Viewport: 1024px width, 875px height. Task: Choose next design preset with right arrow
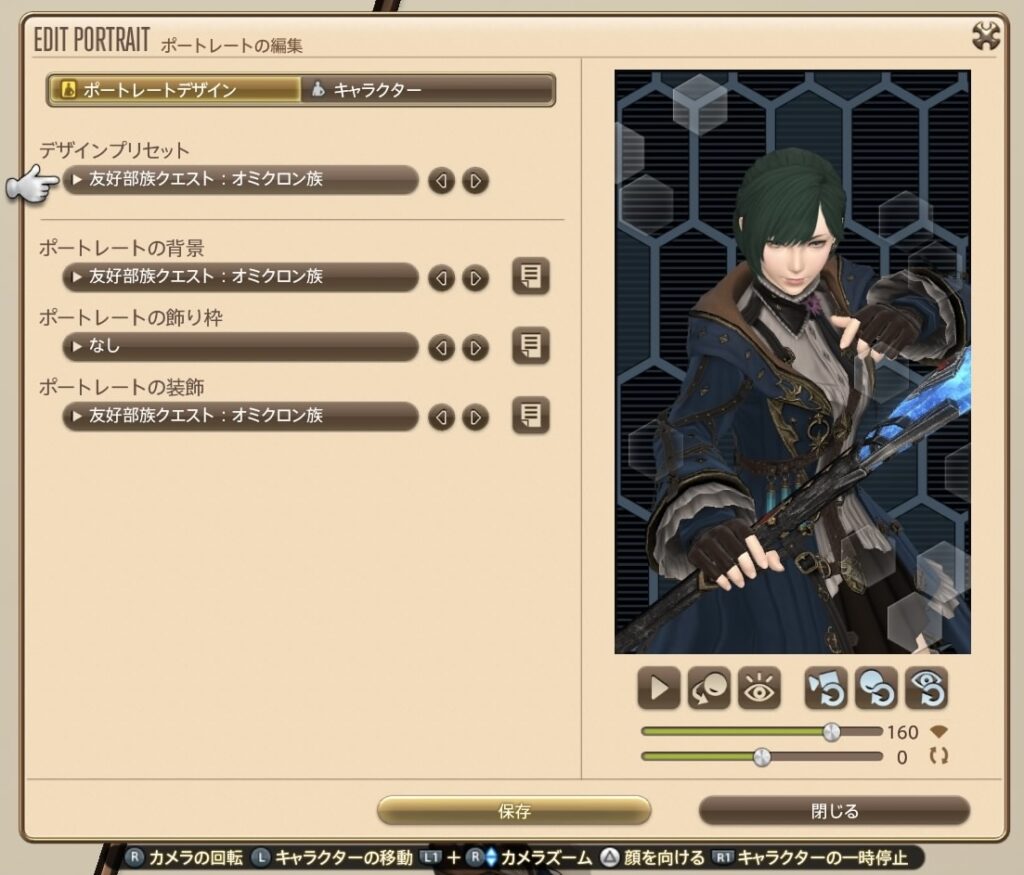pos(476,181)
